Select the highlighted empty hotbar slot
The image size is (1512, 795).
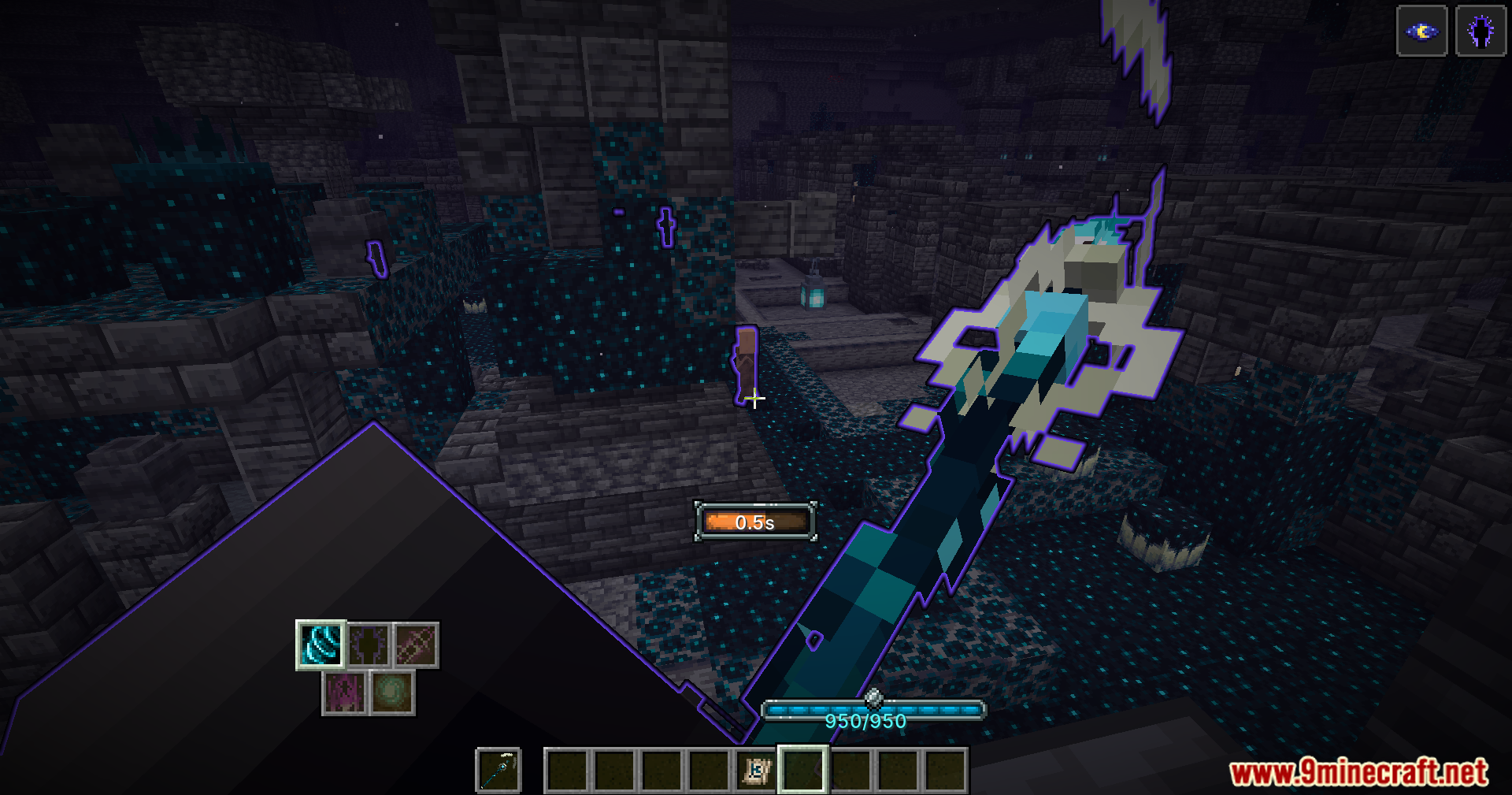click(802, 770)
